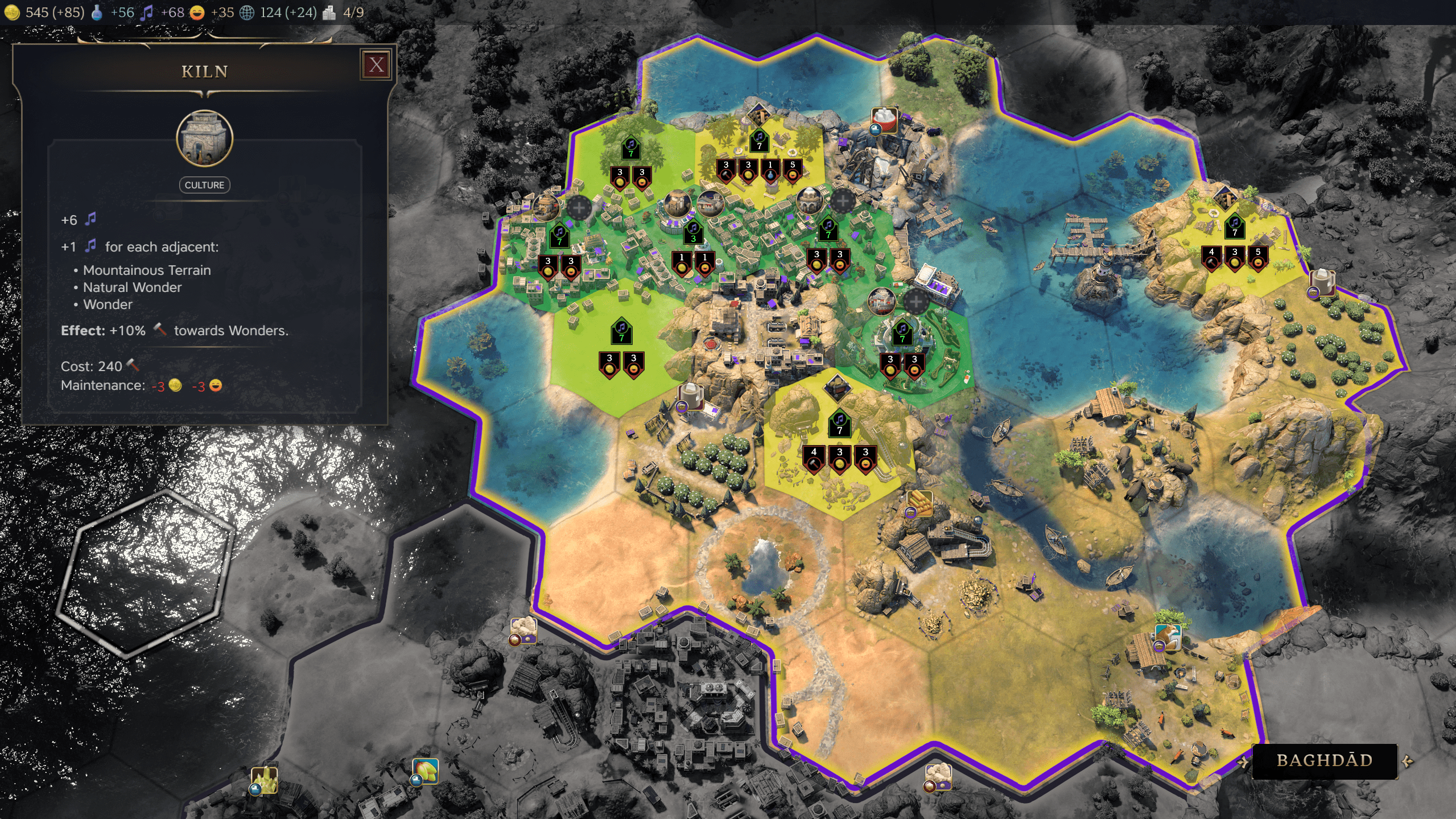This screenshot has height=819, width=1456.
Task: Select the Kiln building portrait
Action: coord(204,138)
